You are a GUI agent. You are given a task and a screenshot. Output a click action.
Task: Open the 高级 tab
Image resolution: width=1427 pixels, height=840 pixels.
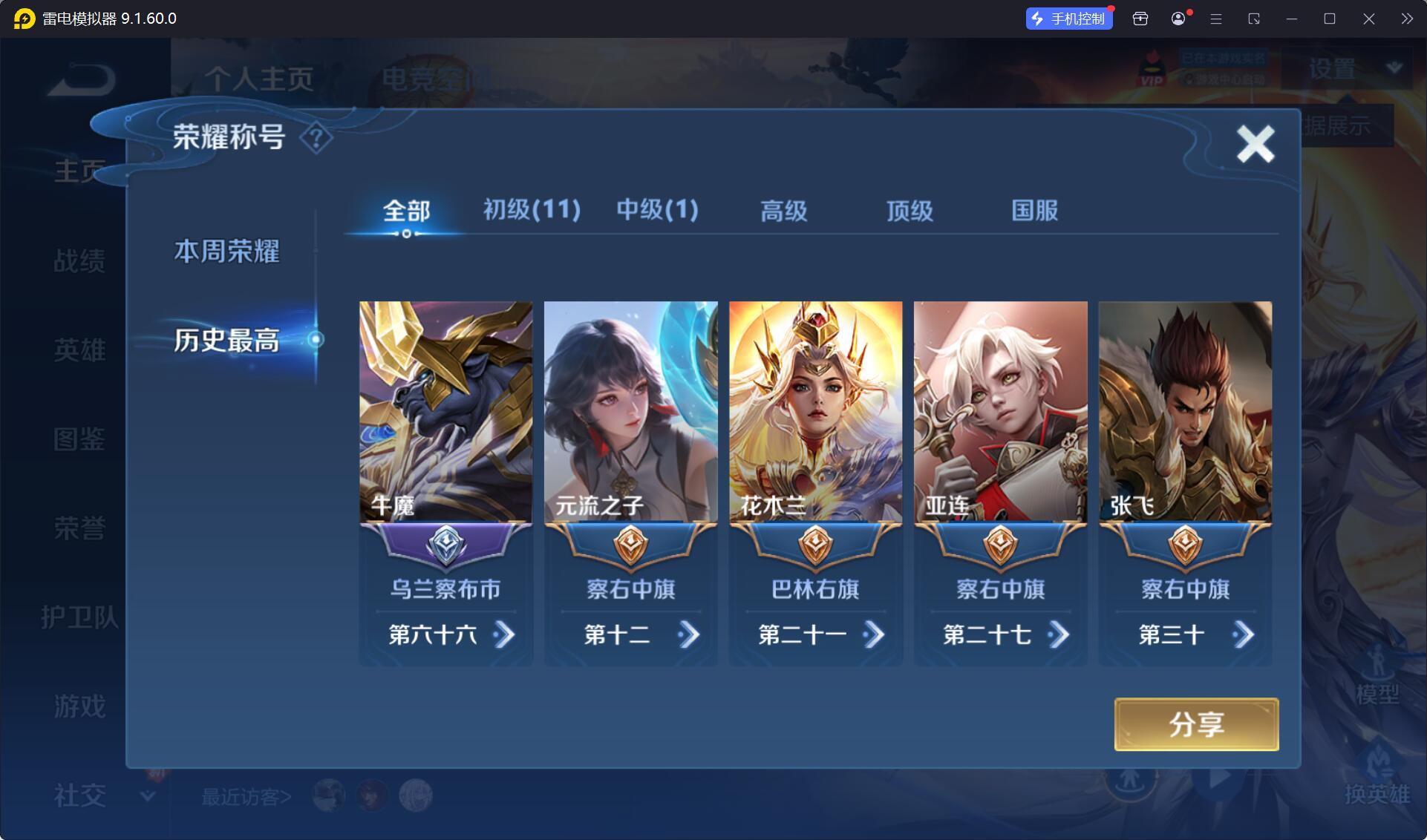click(x=783, y=211)
